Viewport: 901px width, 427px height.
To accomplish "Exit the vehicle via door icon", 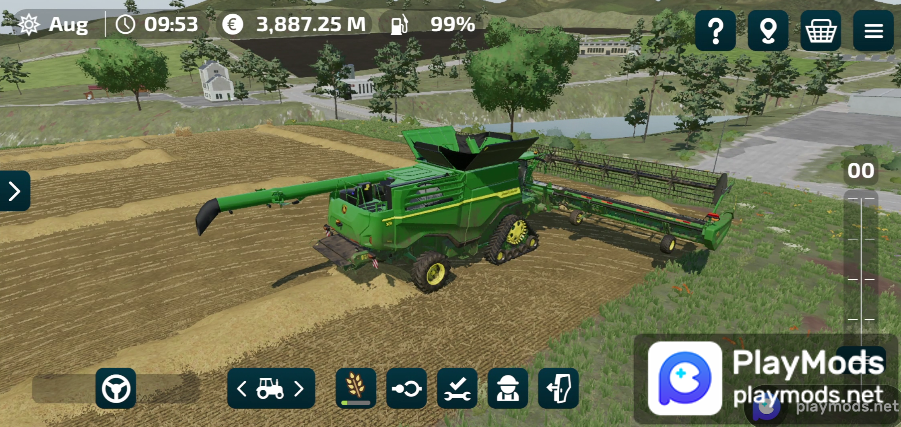I will pos(558,389).
